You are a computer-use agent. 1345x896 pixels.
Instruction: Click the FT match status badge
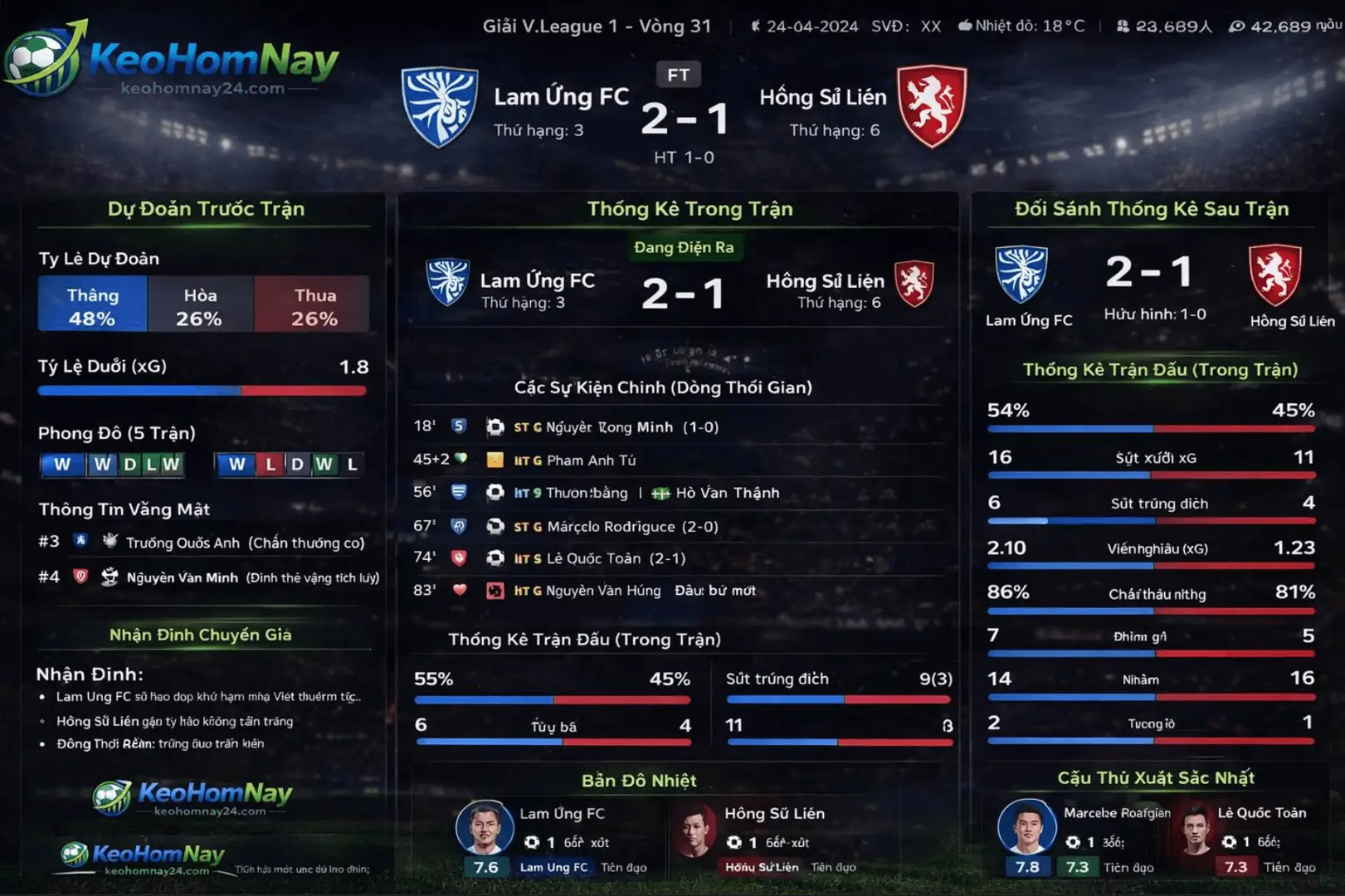pos(678,75)
